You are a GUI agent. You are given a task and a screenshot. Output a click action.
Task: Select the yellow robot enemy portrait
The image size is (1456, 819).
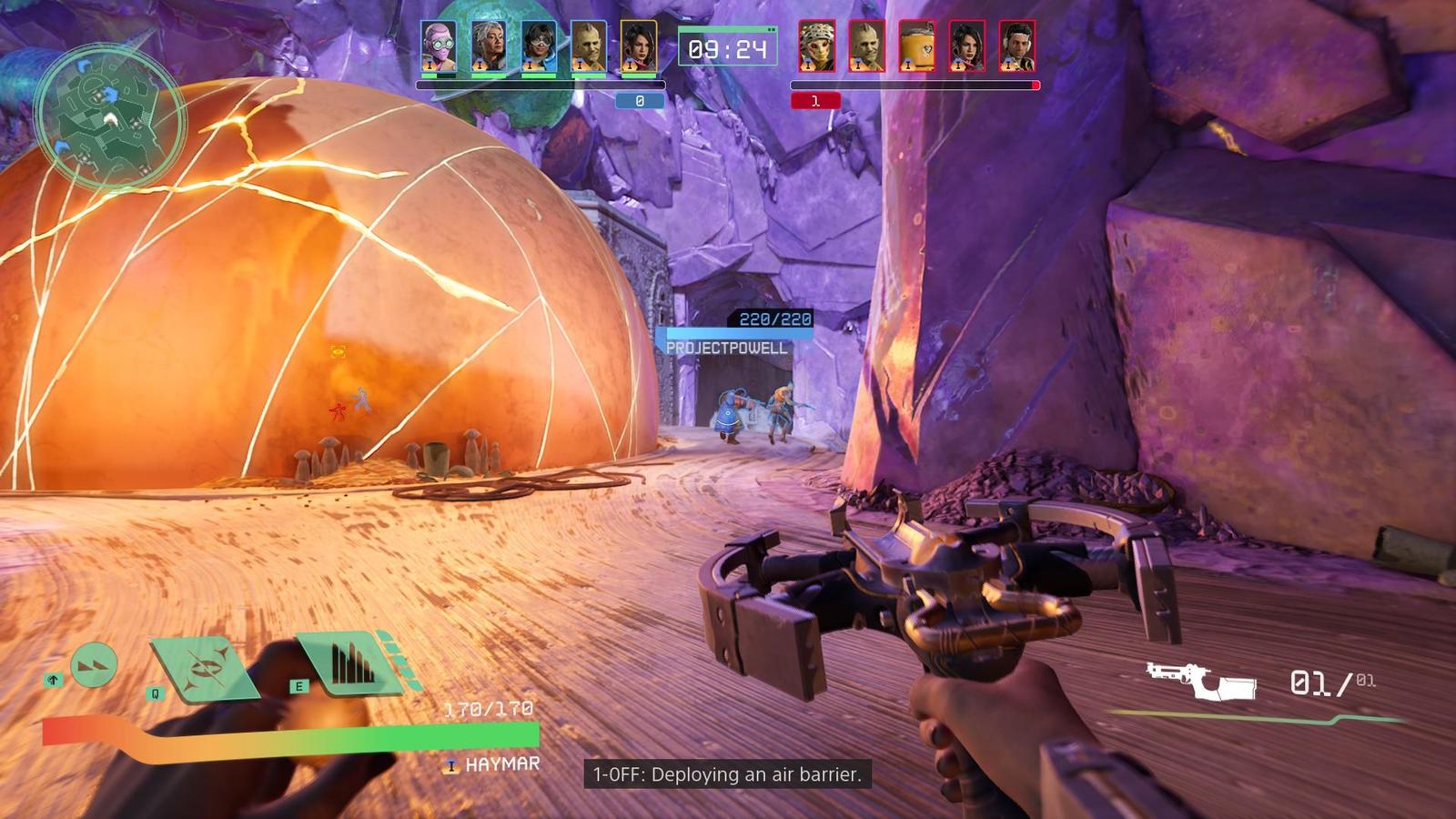(x=916, y=46)
